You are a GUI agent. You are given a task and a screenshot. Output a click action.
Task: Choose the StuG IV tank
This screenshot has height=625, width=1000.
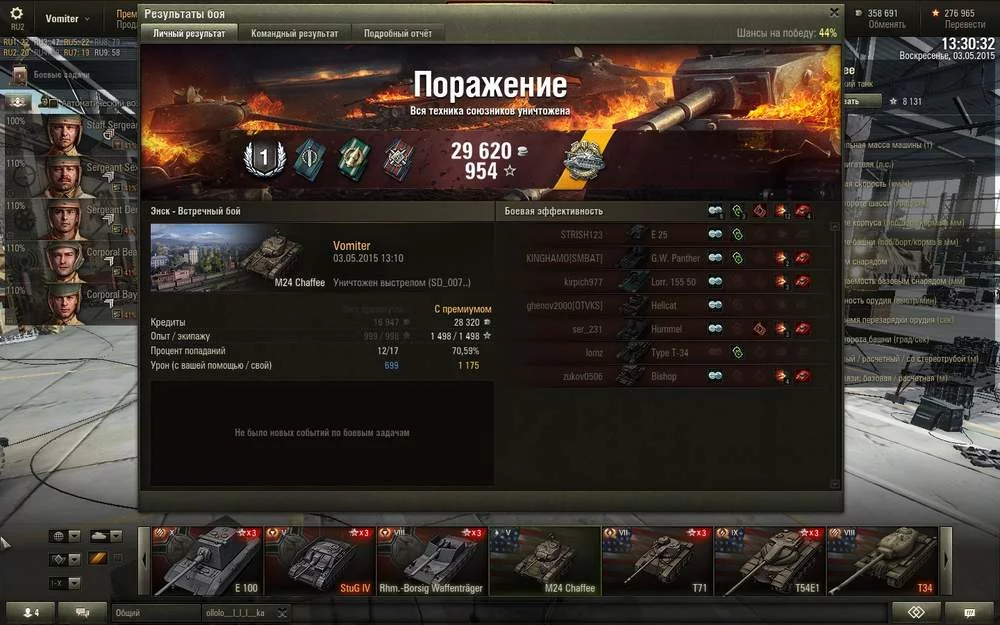[318, 561]
